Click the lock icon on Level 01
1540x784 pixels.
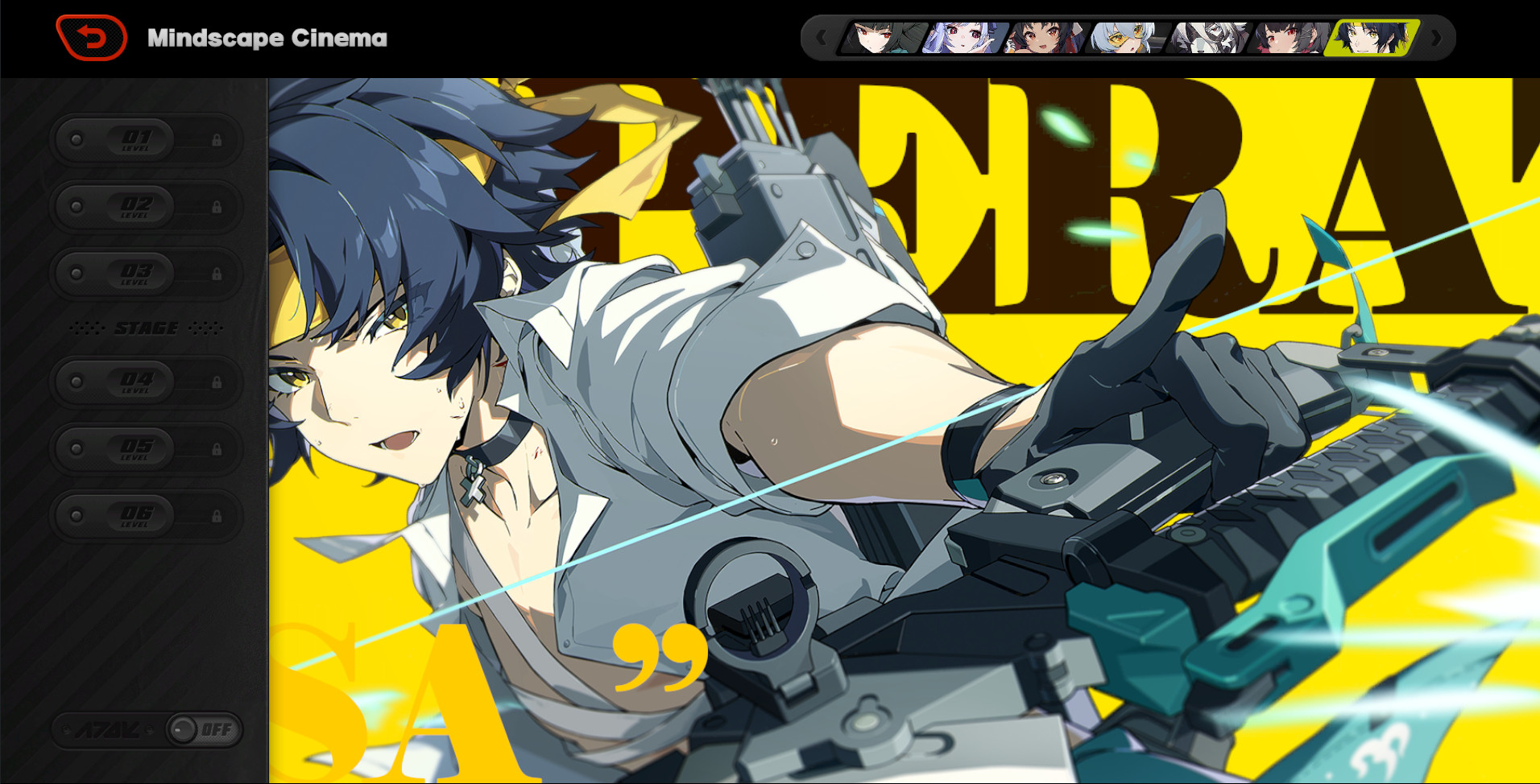pyautogui.click(x=219, y=139)
